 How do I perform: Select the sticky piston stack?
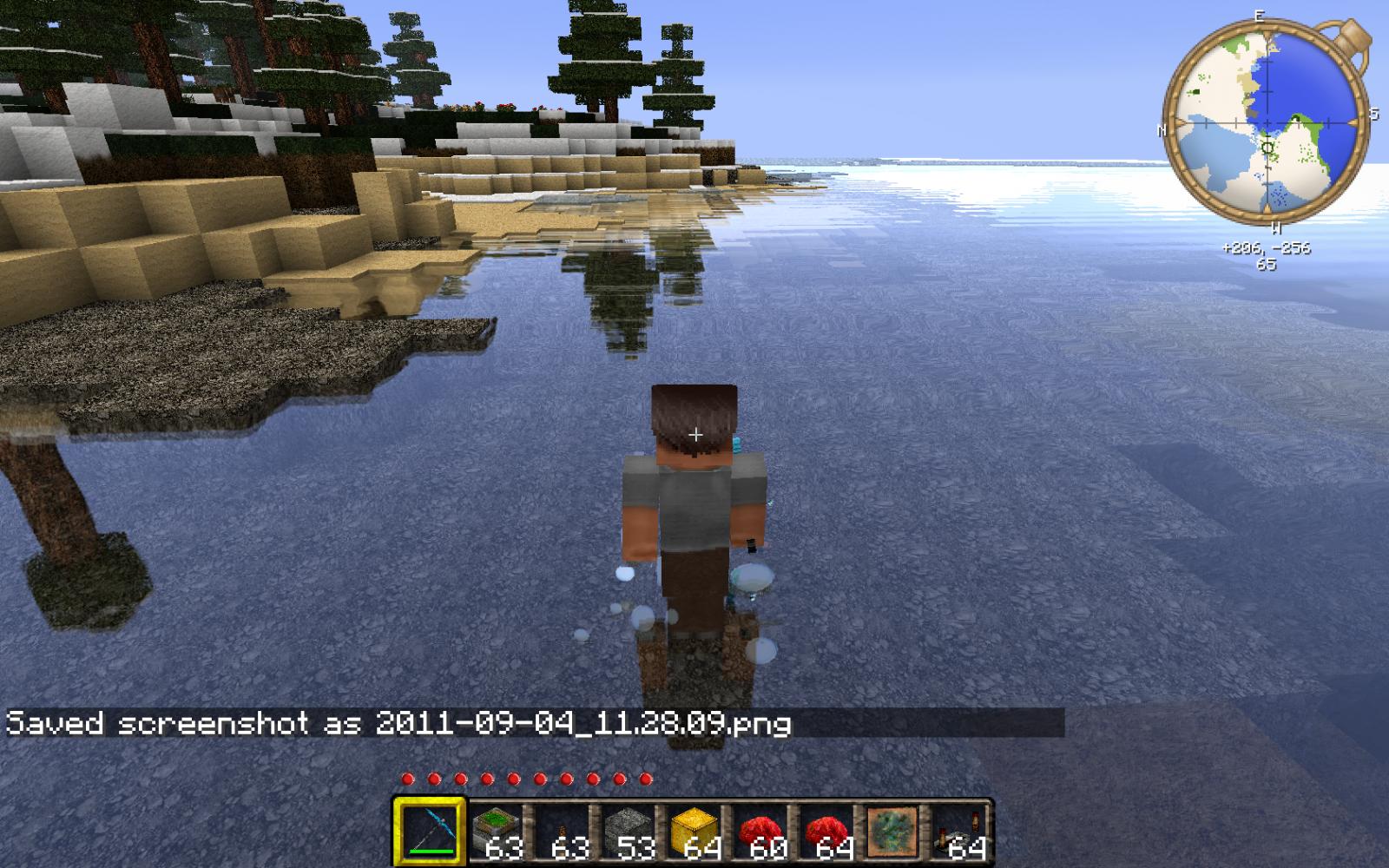click(496, 831)
